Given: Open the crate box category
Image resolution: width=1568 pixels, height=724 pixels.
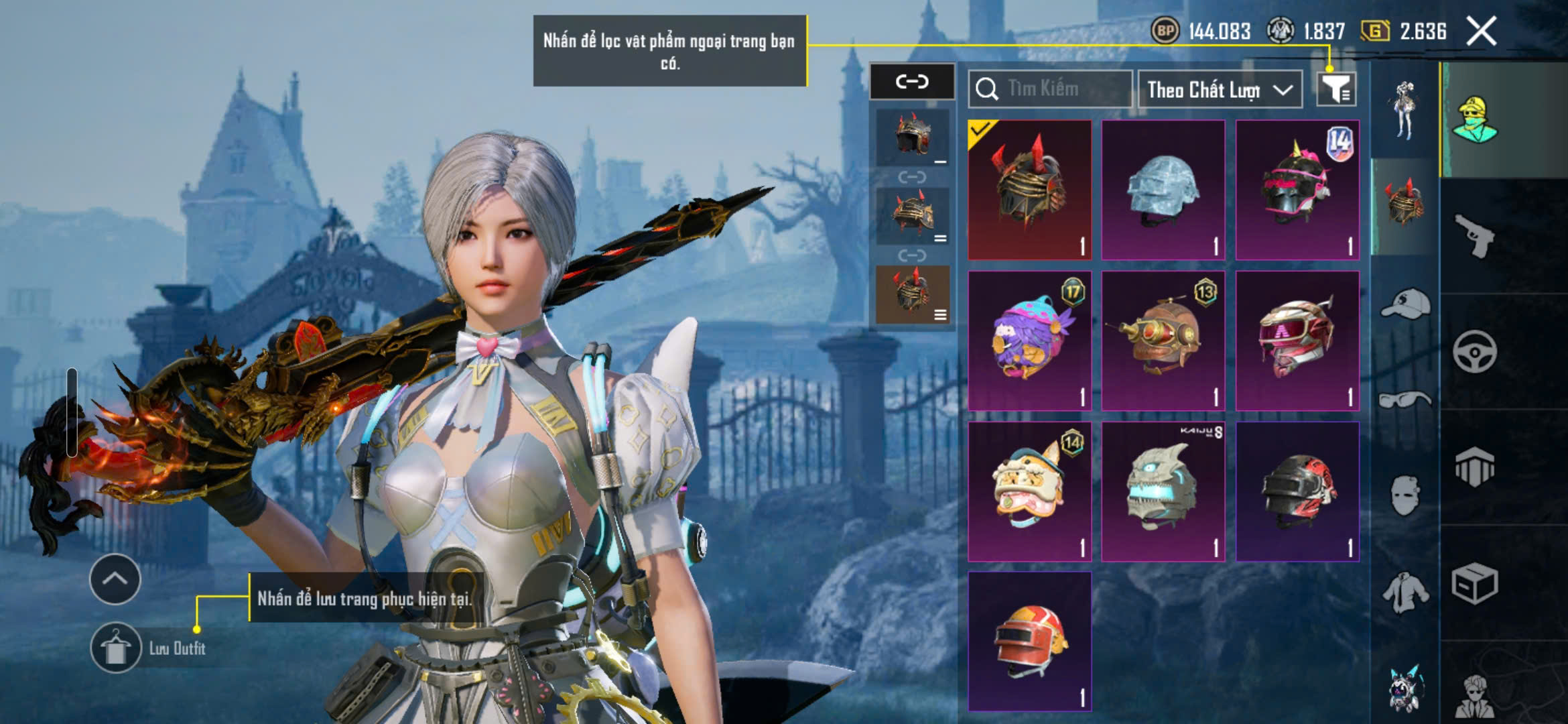Looking at the screenshot, I should coord(1474,583).
